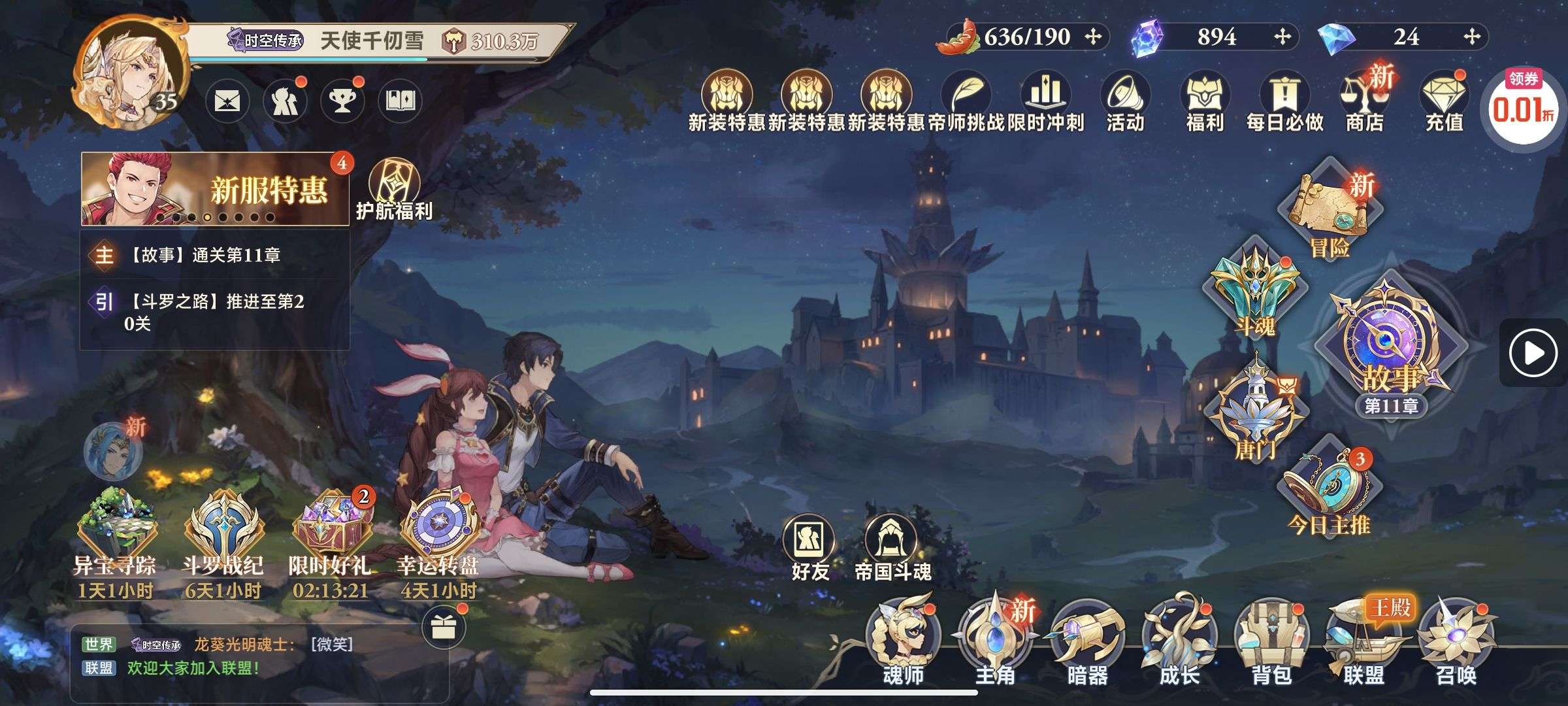Image resolution: width=1568 pixels, height=706 pixels.
Task: Open the 新服特惠 promotion banner
Action: (214, 190)
